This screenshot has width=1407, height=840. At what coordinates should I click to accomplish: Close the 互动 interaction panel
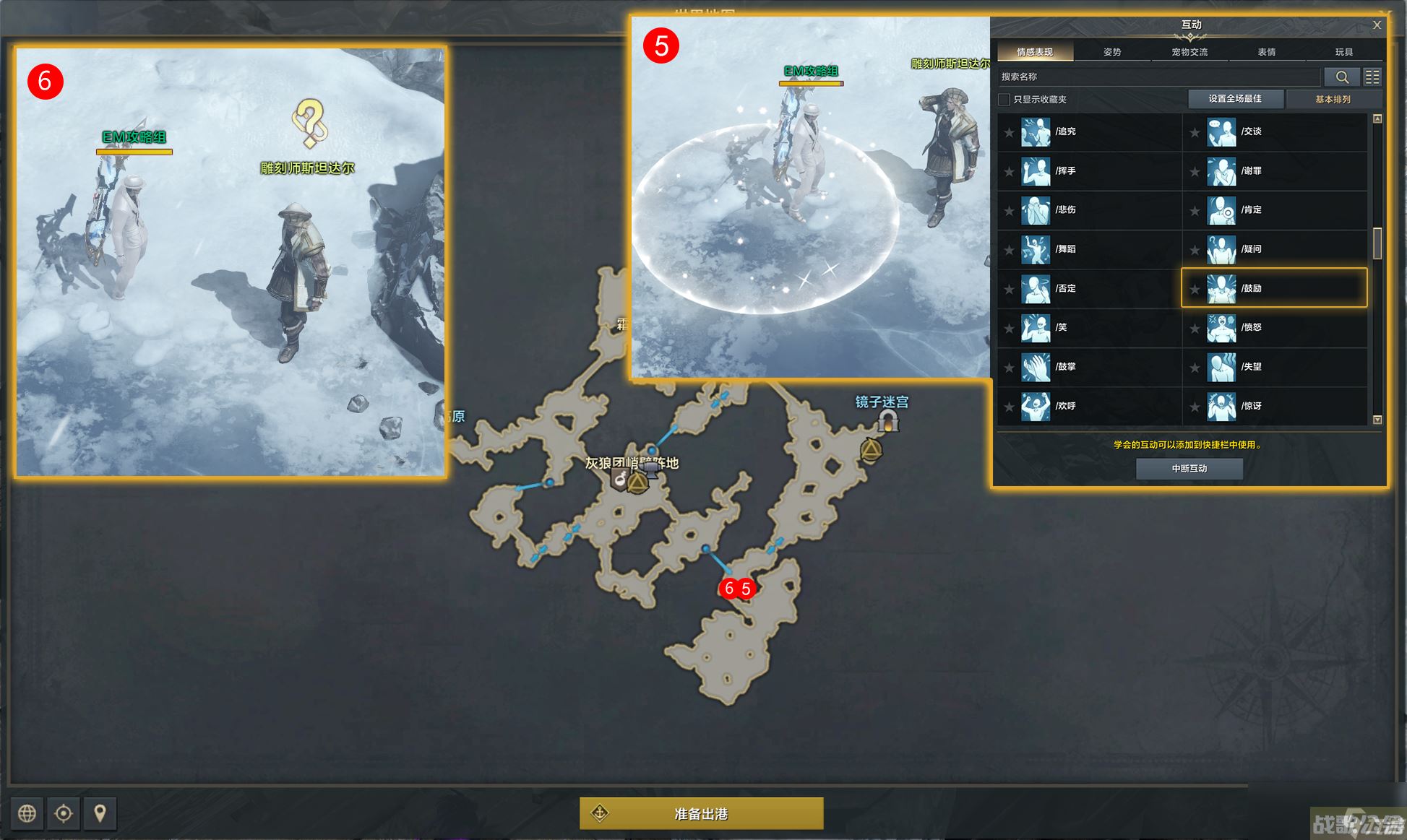pos(1377,25)
